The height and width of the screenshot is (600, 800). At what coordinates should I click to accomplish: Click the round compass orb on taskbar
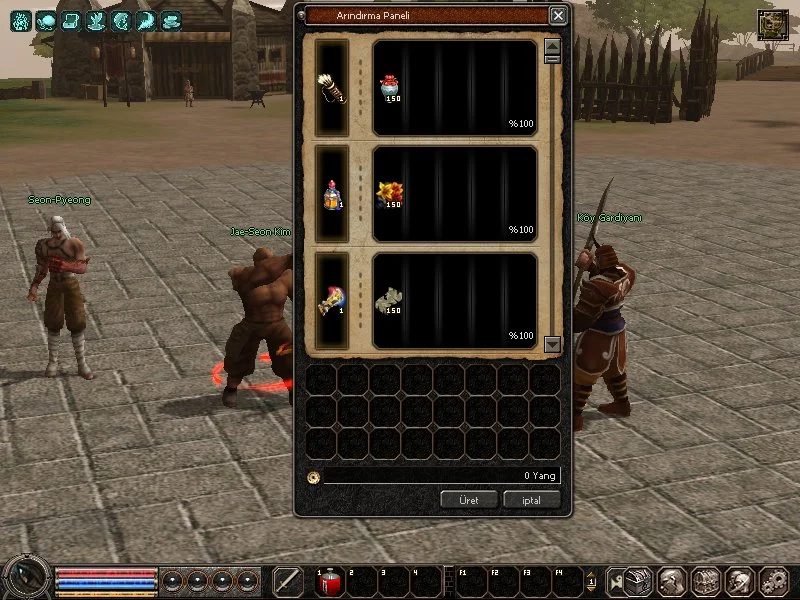[25, 578]
